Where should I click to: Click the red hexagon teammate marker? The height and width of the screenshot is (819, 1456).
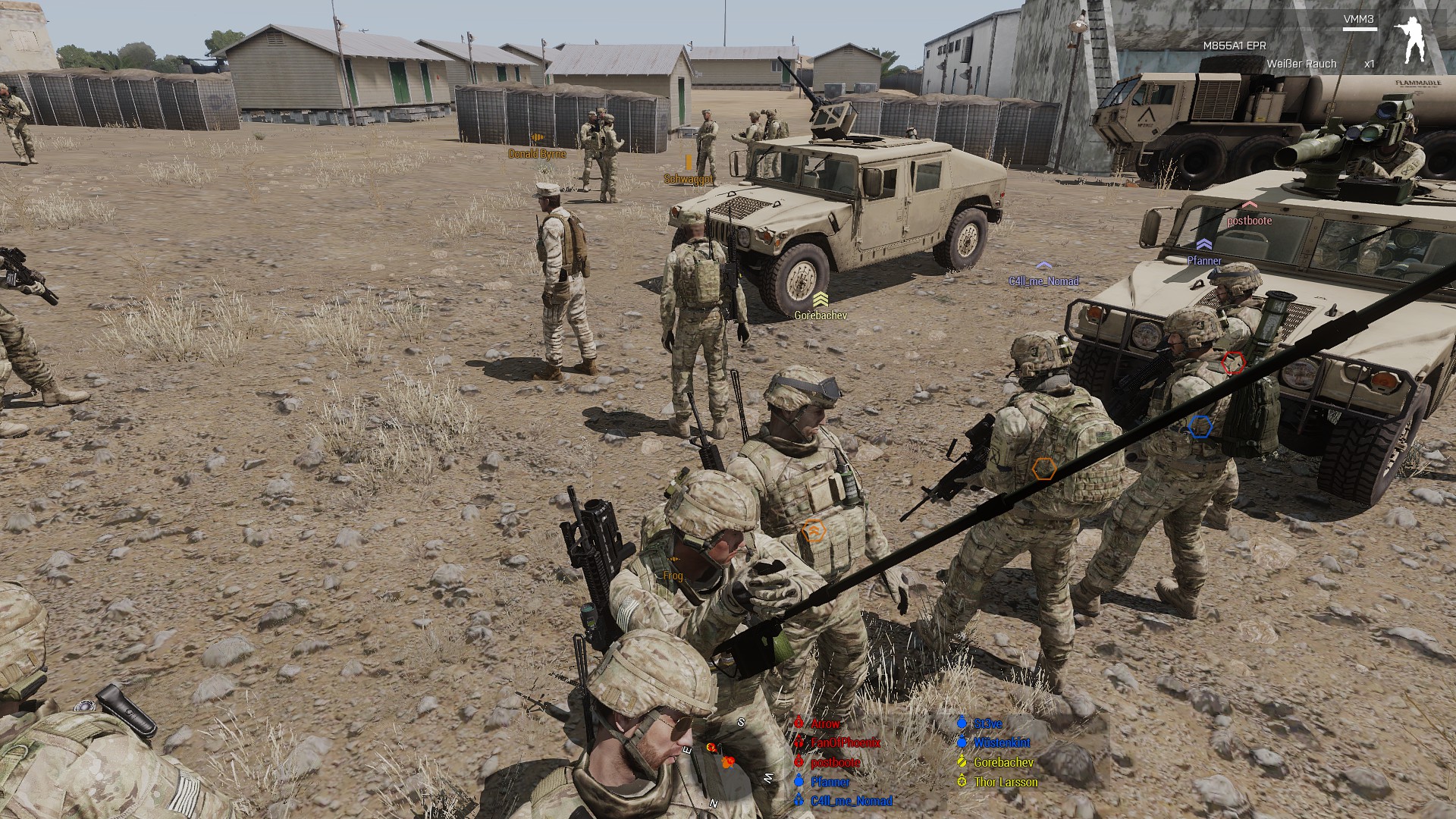click(x=1234, y=362)
